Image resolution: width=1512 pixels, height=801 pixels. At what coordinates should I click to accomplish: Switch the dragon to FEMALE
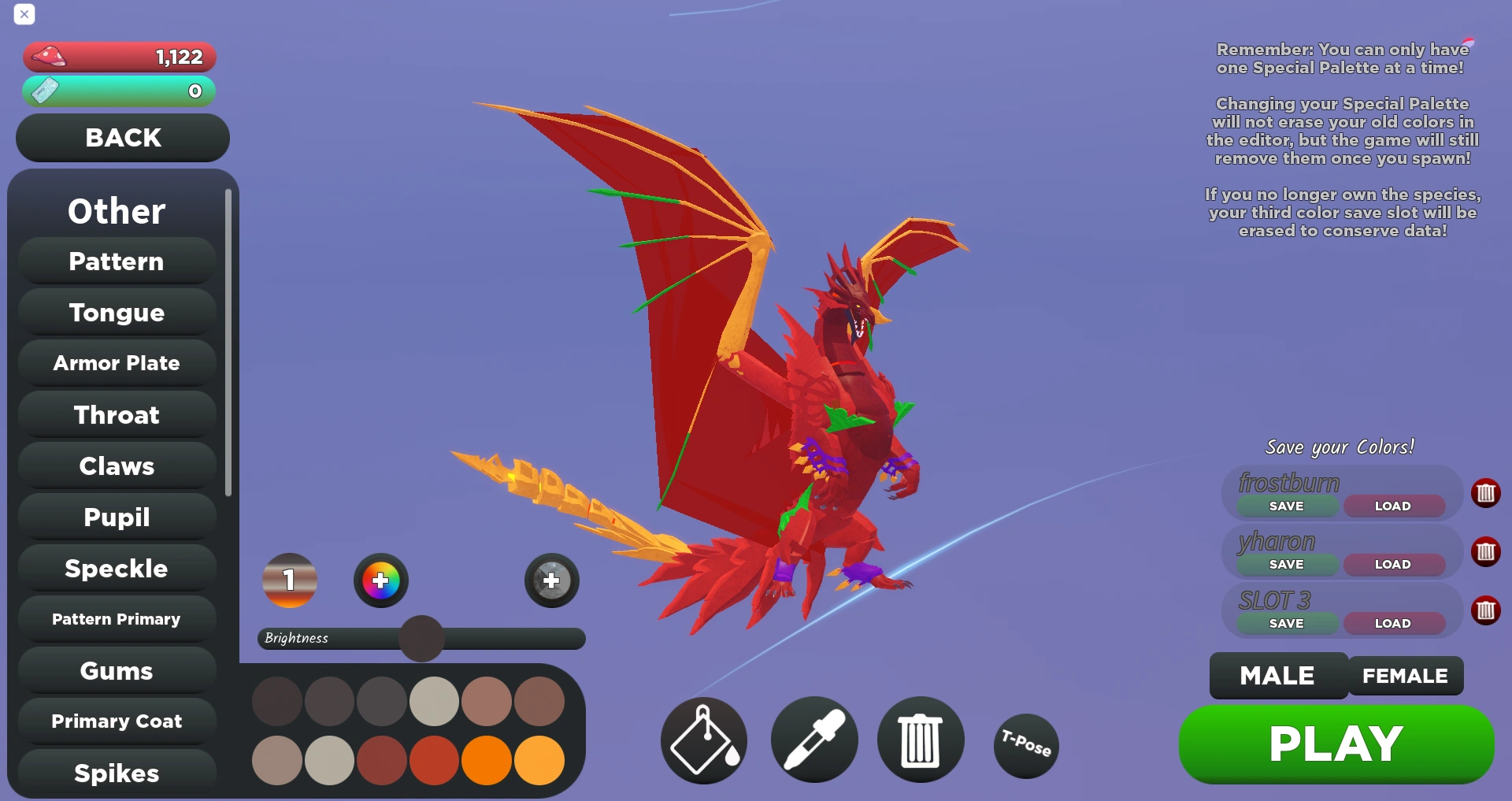click(x=1405, y=675)
